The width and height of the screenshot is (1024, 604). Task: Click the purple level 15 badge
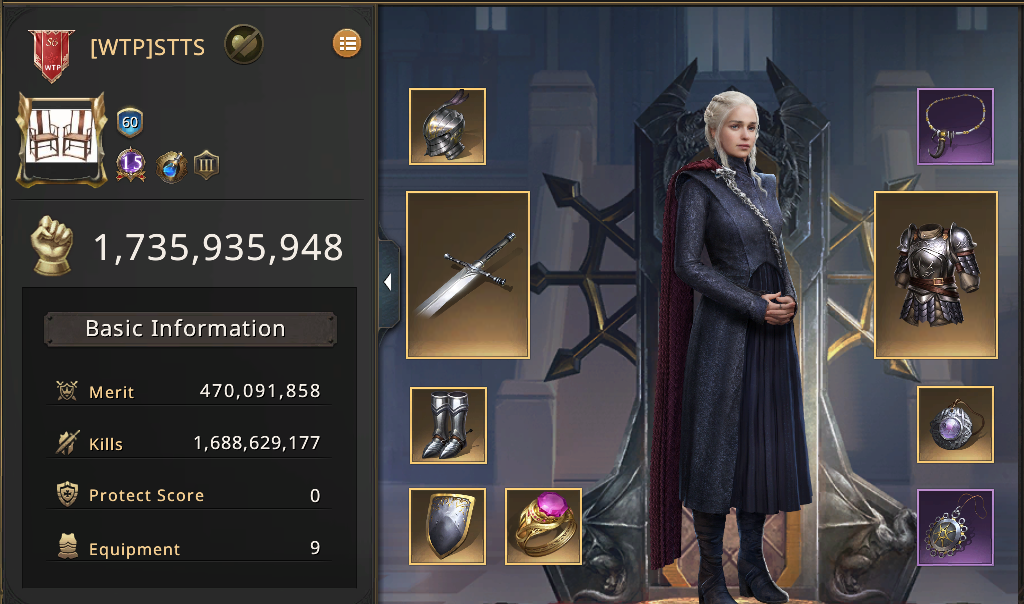(x=131, y=163)
